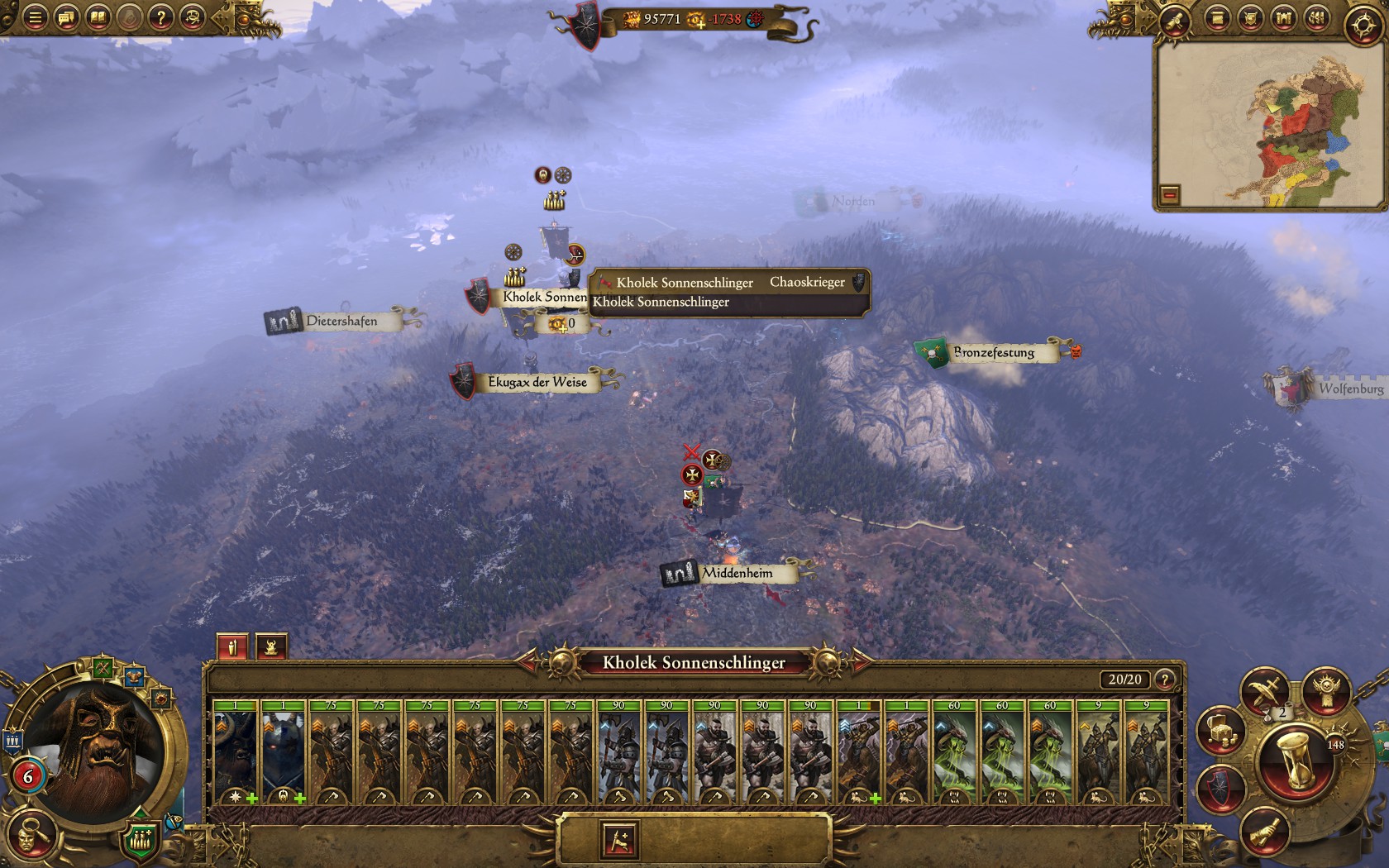Open the chat speech-bubble button
1389x868 pixels.
coord(66,17)
